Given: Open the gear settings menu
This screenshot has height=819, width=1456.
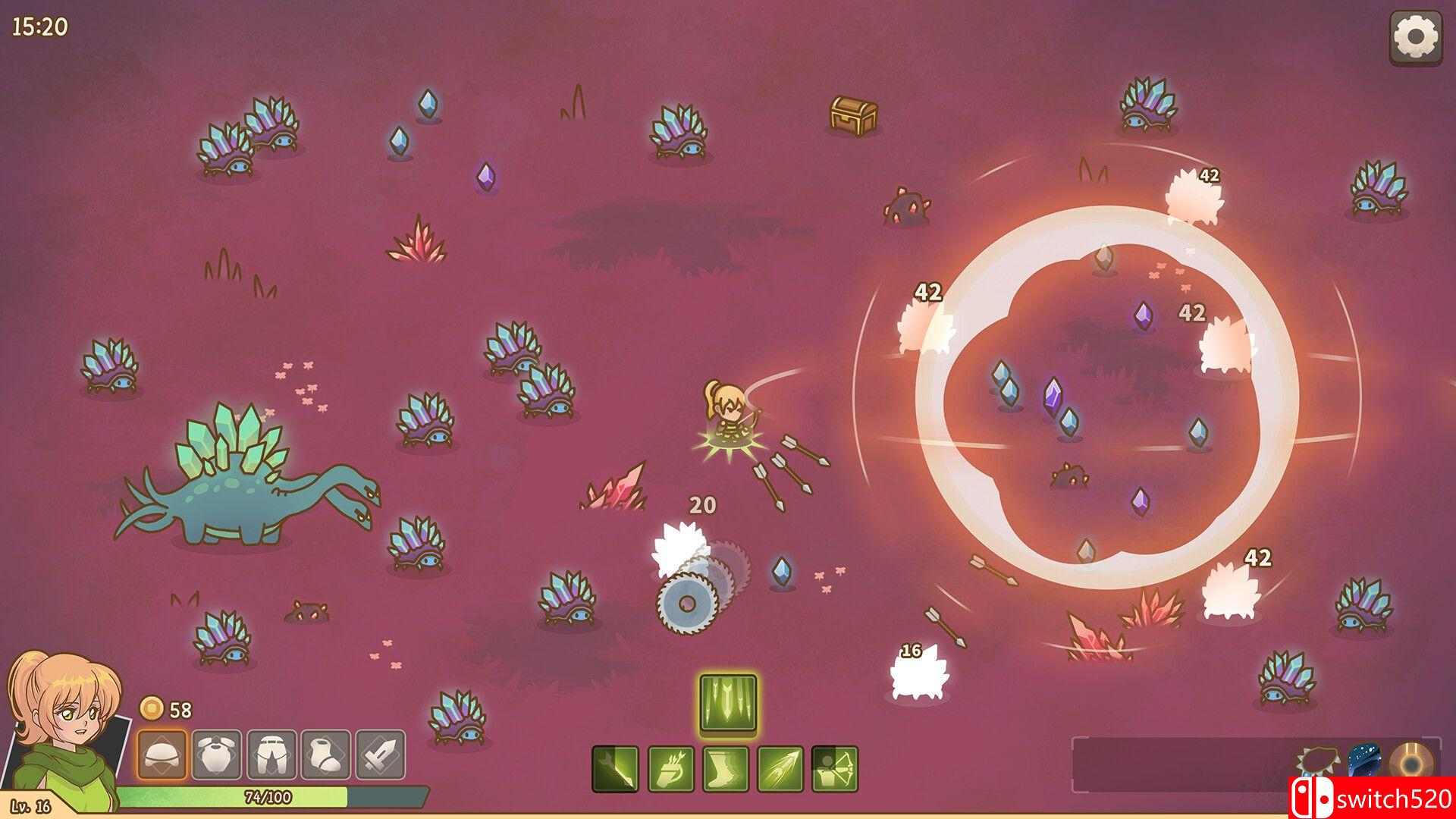Looking at the screenshot, I should click(1415, 36).
